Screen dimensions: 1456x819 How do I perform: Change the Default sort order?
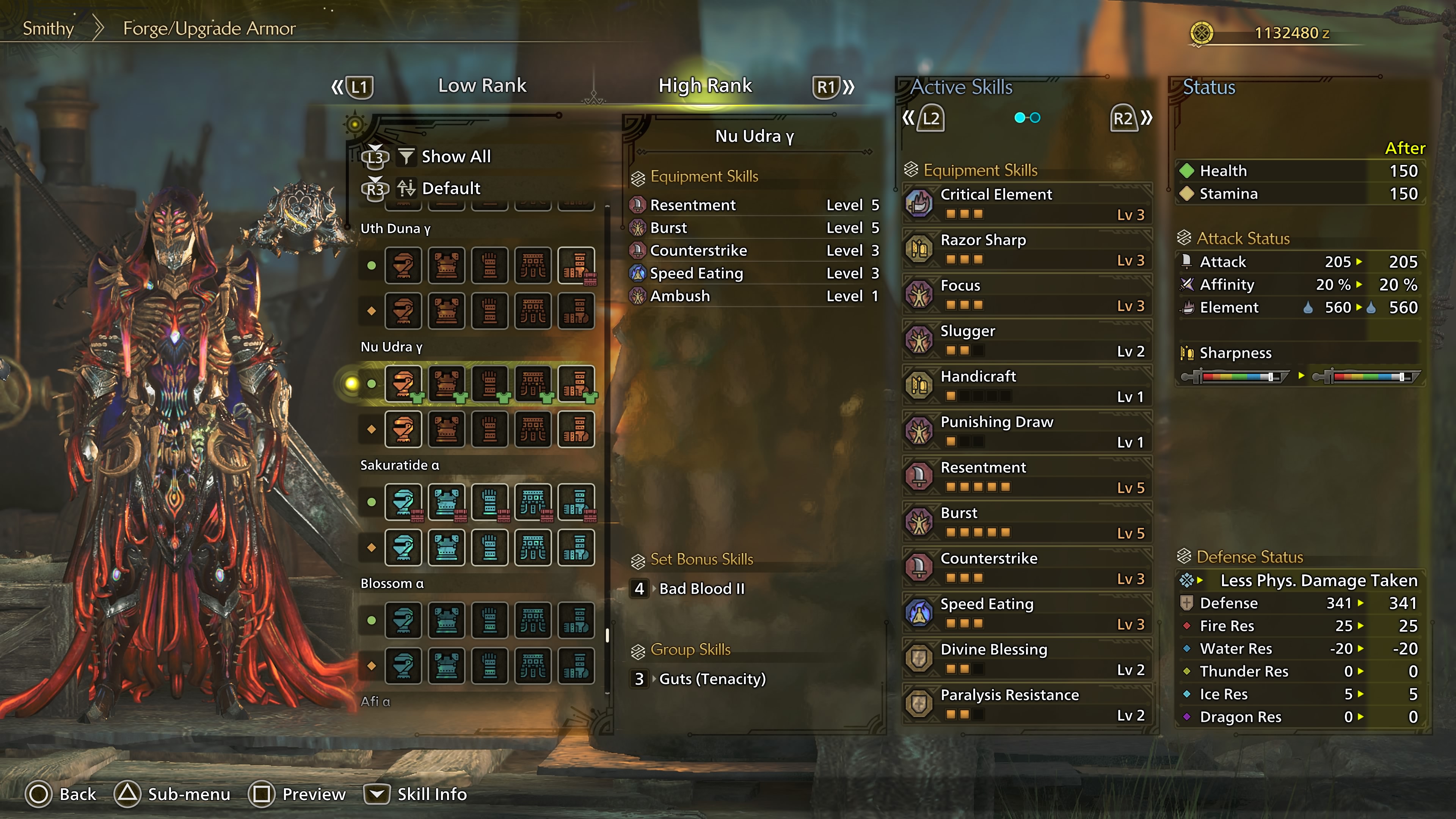[450, 188]
